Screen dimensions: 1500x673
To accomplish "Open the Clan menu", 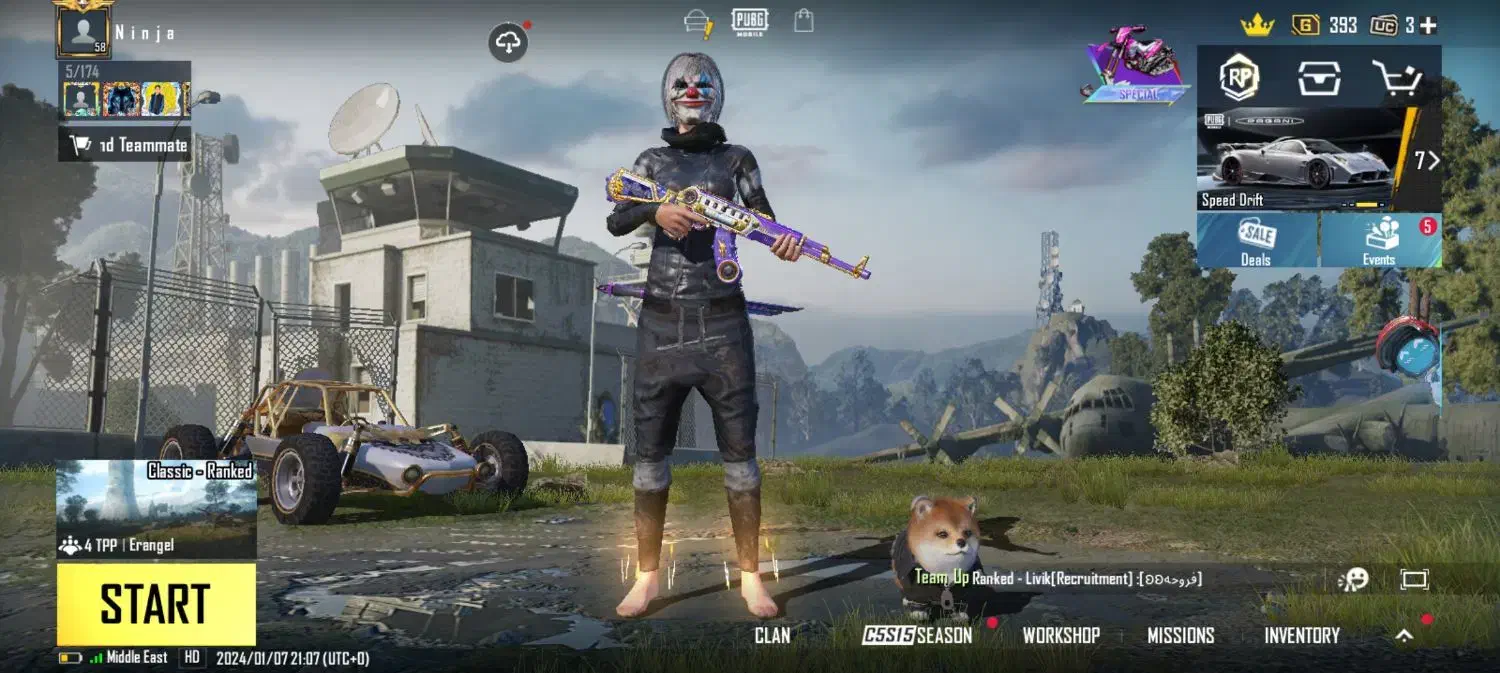I will point(772,635).
